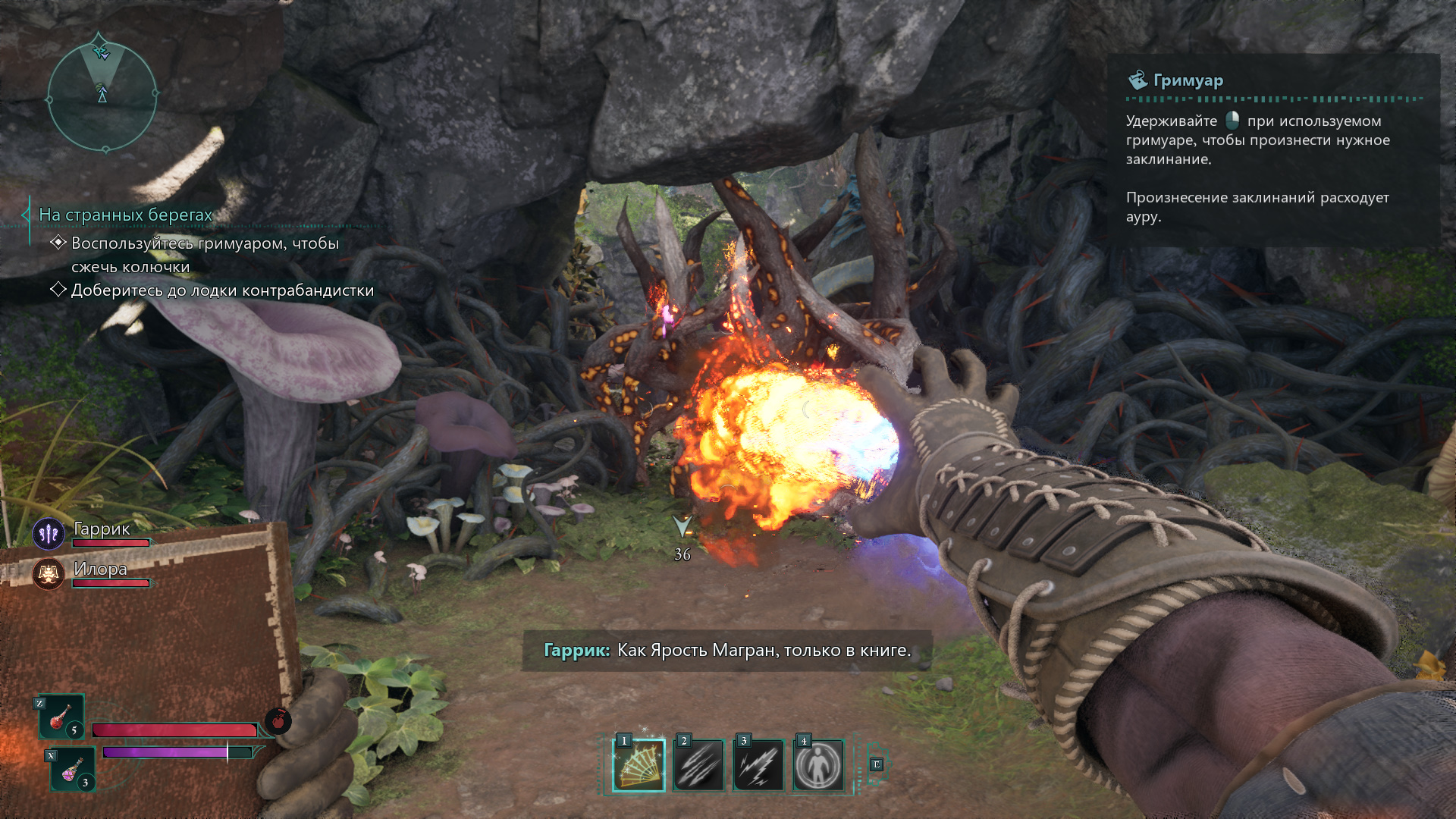Screen dimensions: 1456x819
Task: Select the smuggler's boat objective
Action: point(222,290)
